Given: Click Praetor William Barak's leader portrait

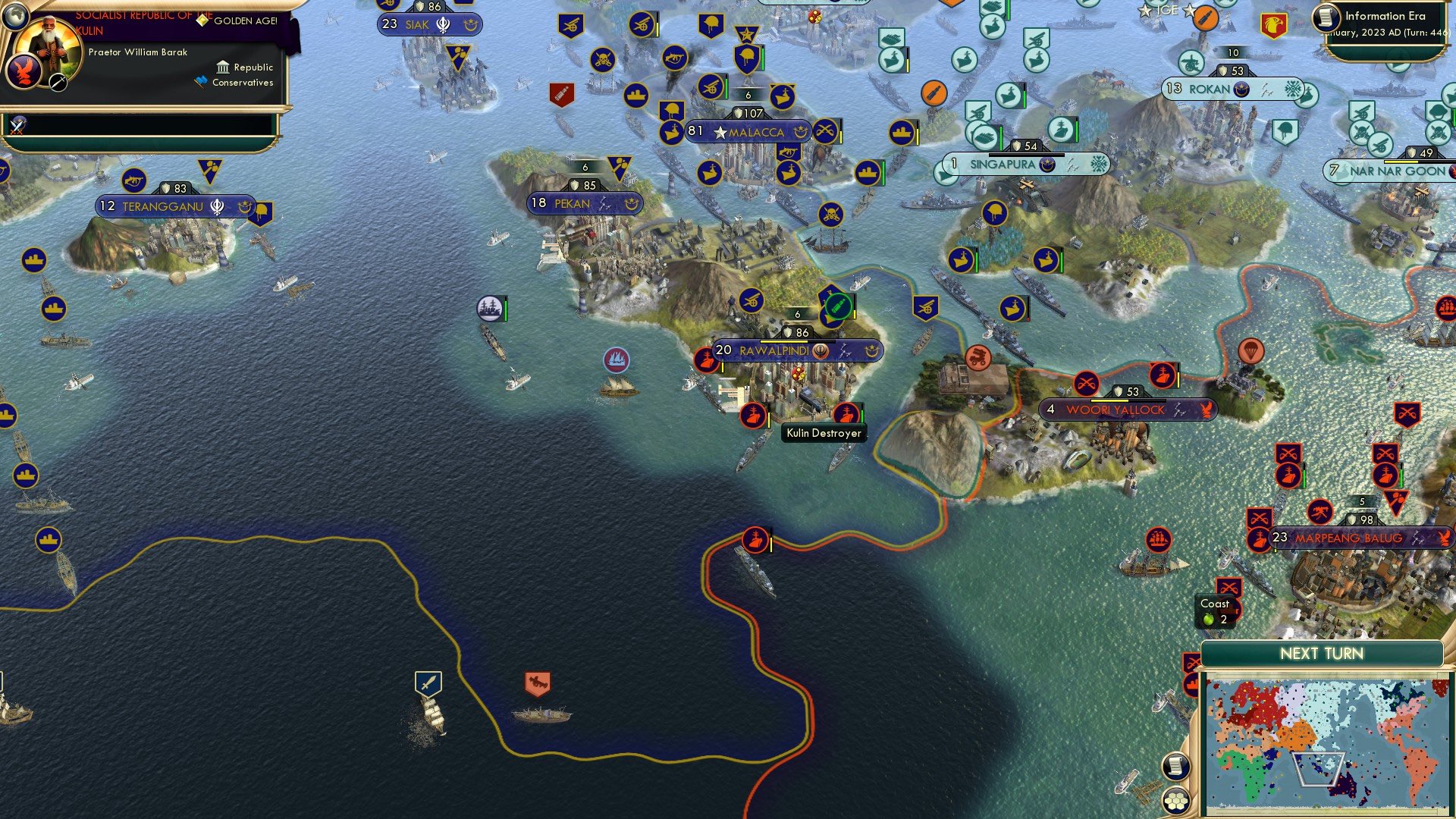Looking at the screenshot, I should 48,47.
